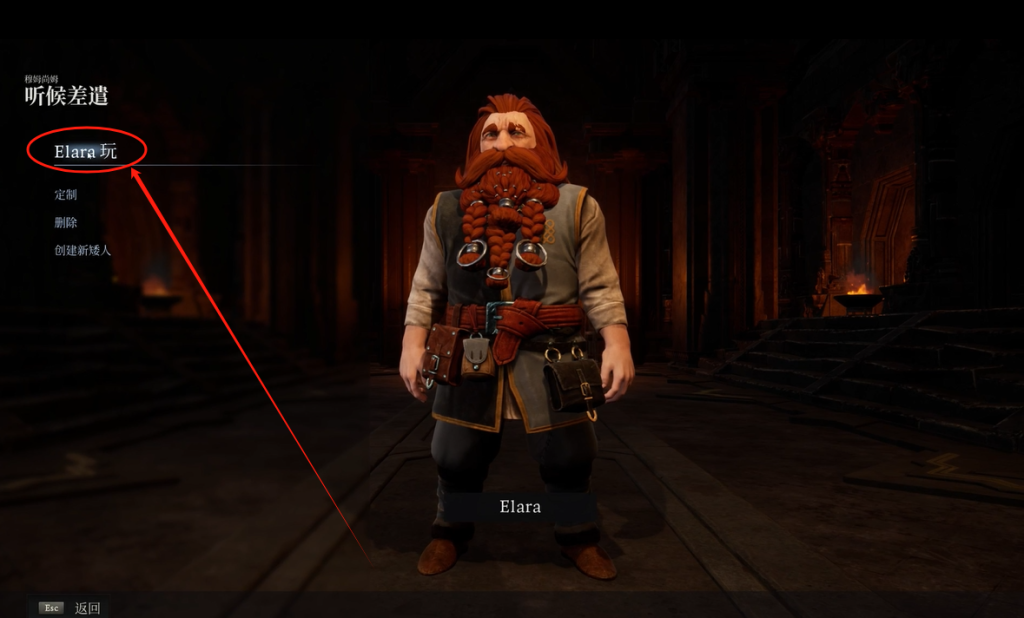Select the "Elara 玩" play entry

pyautogui.click(x=86, y=151)
